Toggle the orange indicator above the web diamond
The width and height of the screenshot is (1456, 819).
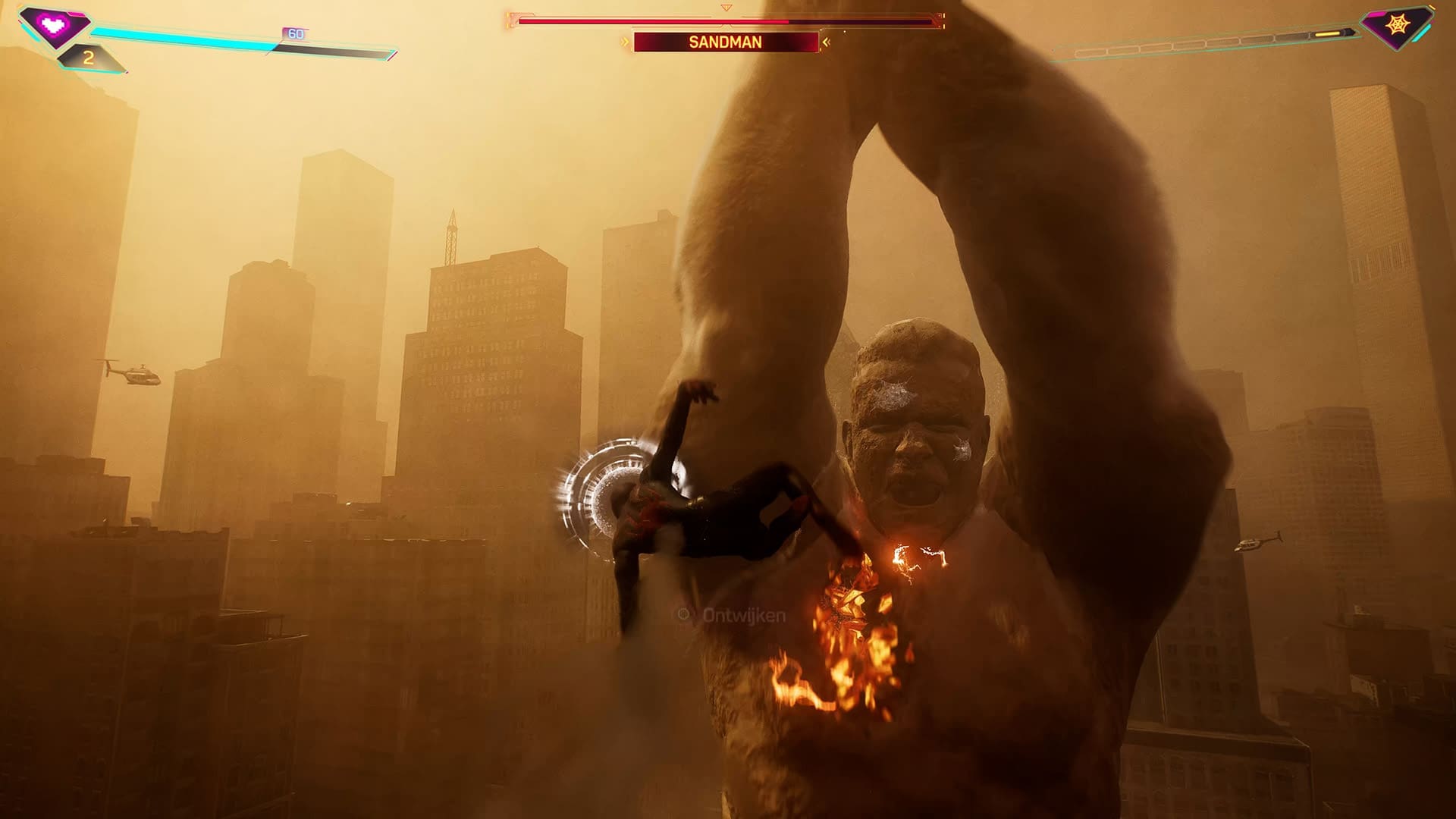pyautogui.click(x=1432, y=7)
